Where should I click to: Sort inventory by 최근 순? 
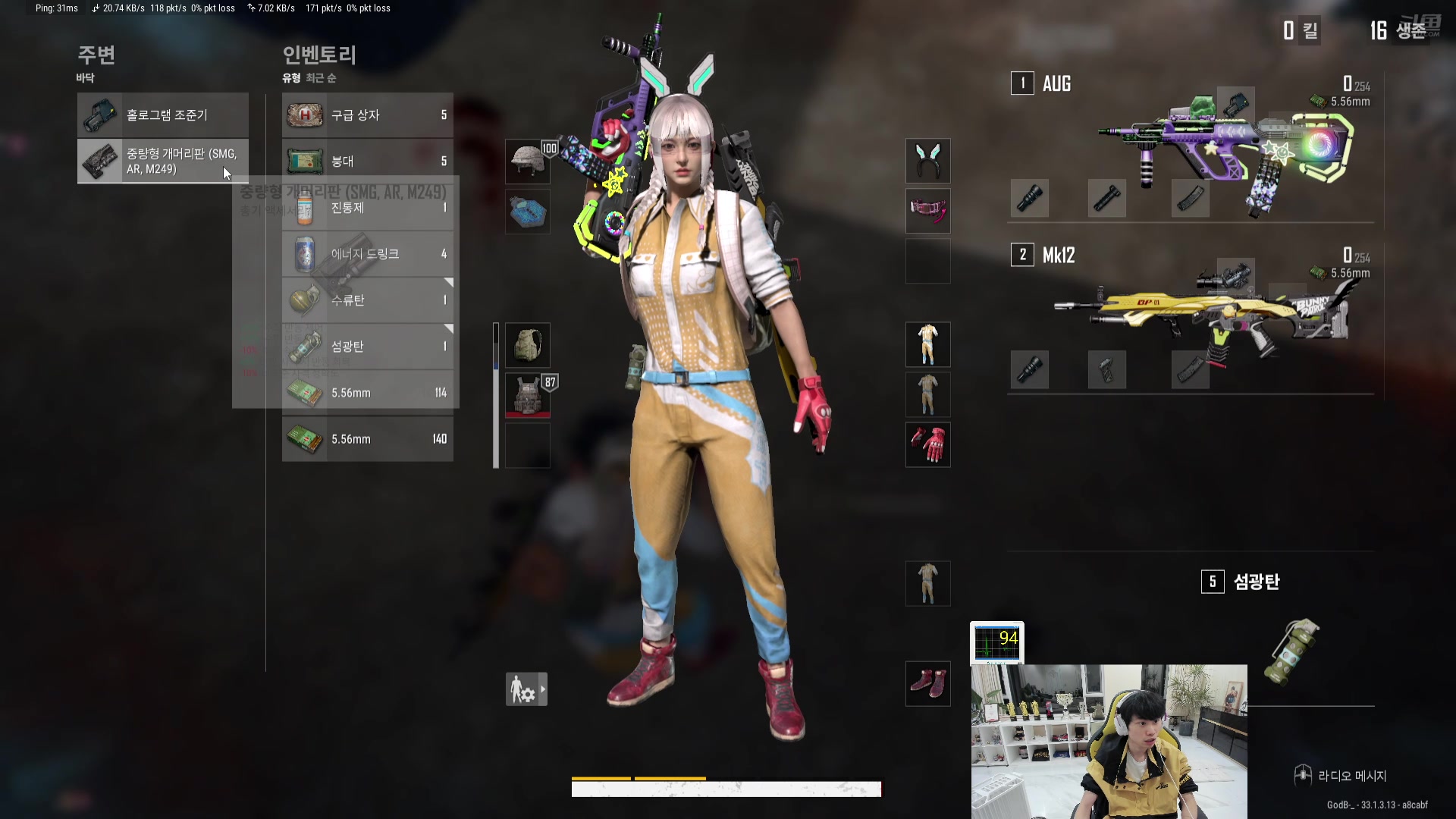pos(321,78)
